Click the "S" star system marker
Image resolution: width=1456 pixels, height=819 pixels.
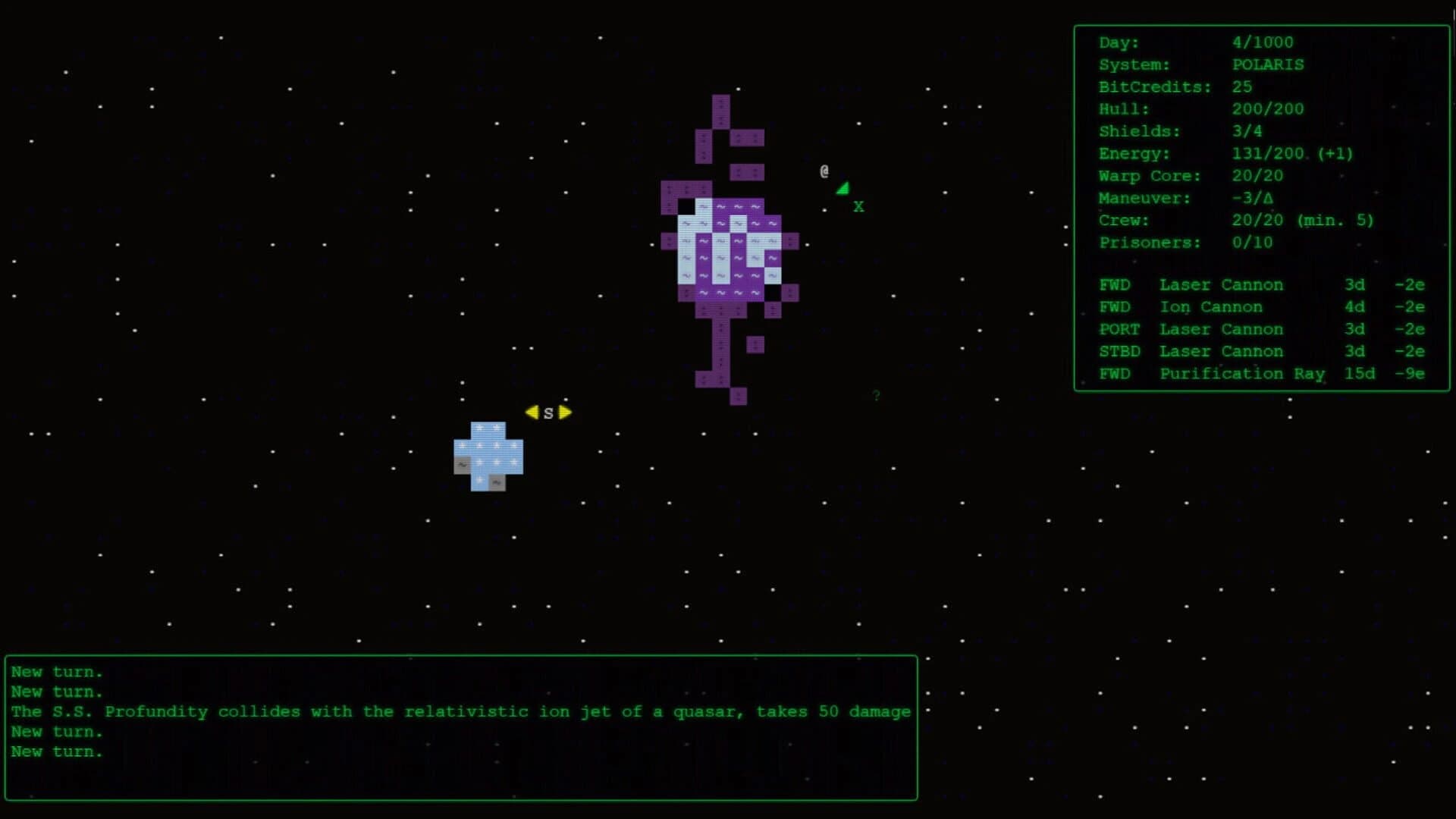pos(548,413)
